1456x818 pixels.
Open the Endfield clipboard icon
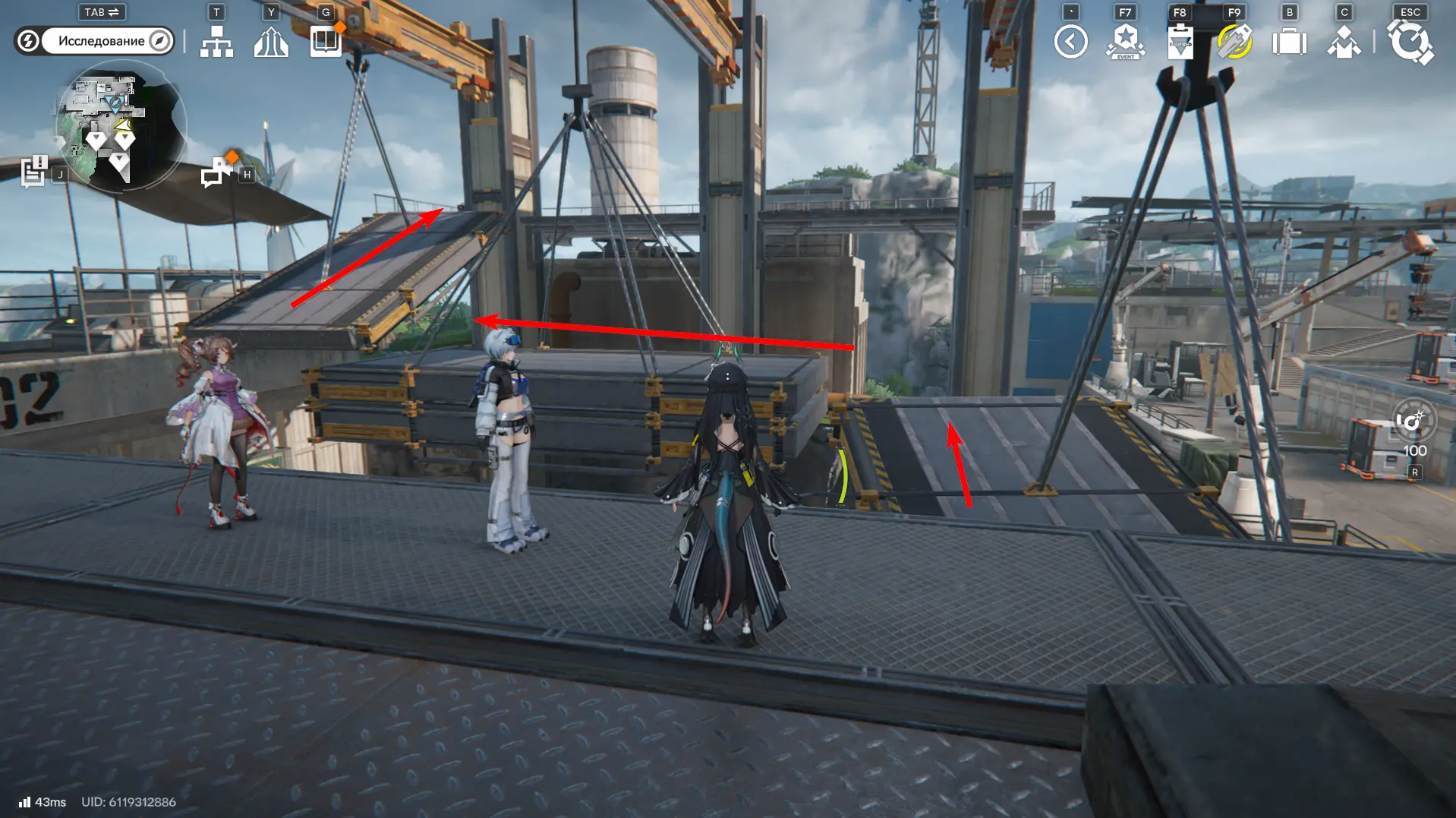click(1180, 42)
